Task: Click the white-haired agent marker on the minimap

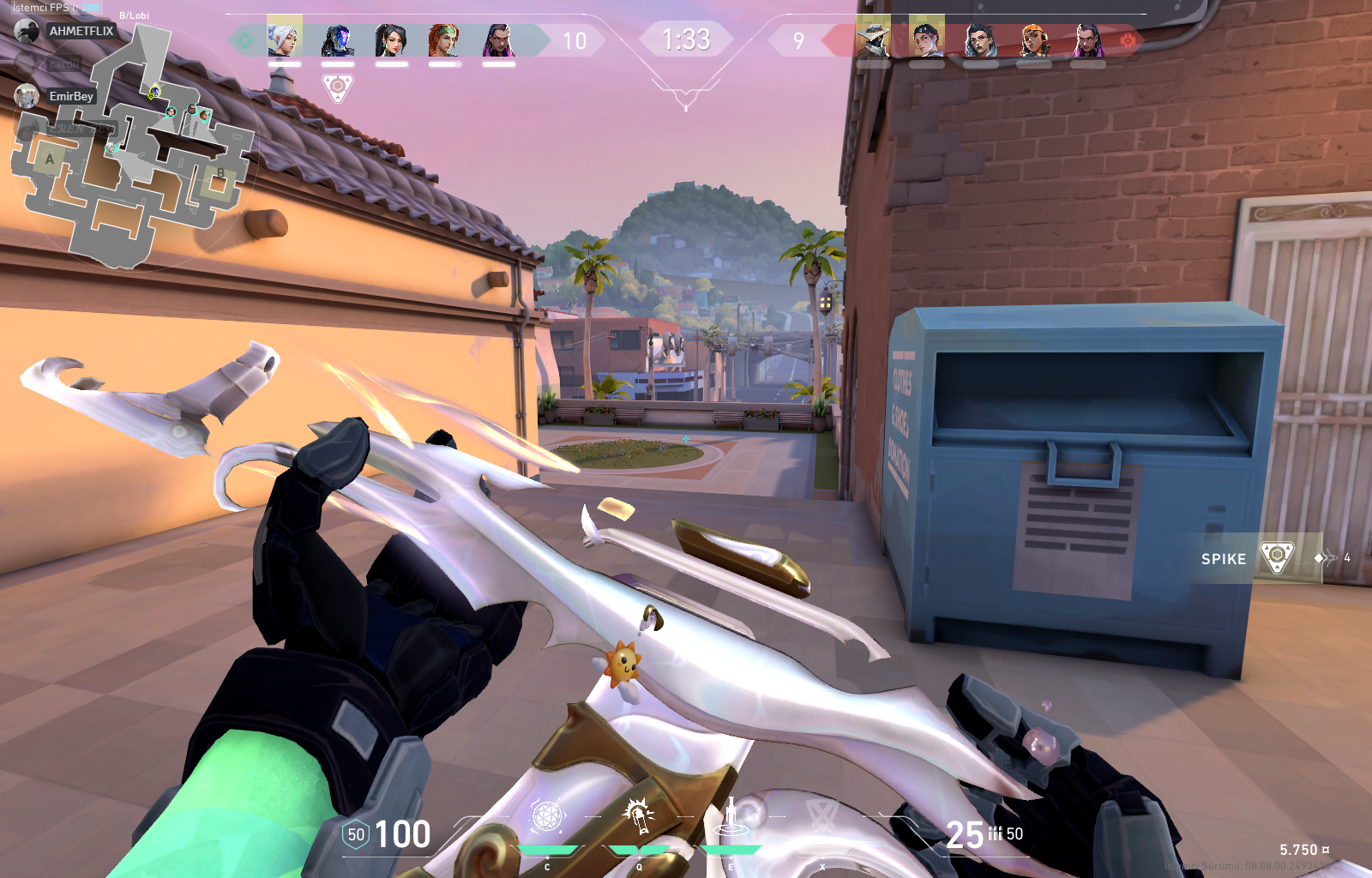Action: [111, 148]
